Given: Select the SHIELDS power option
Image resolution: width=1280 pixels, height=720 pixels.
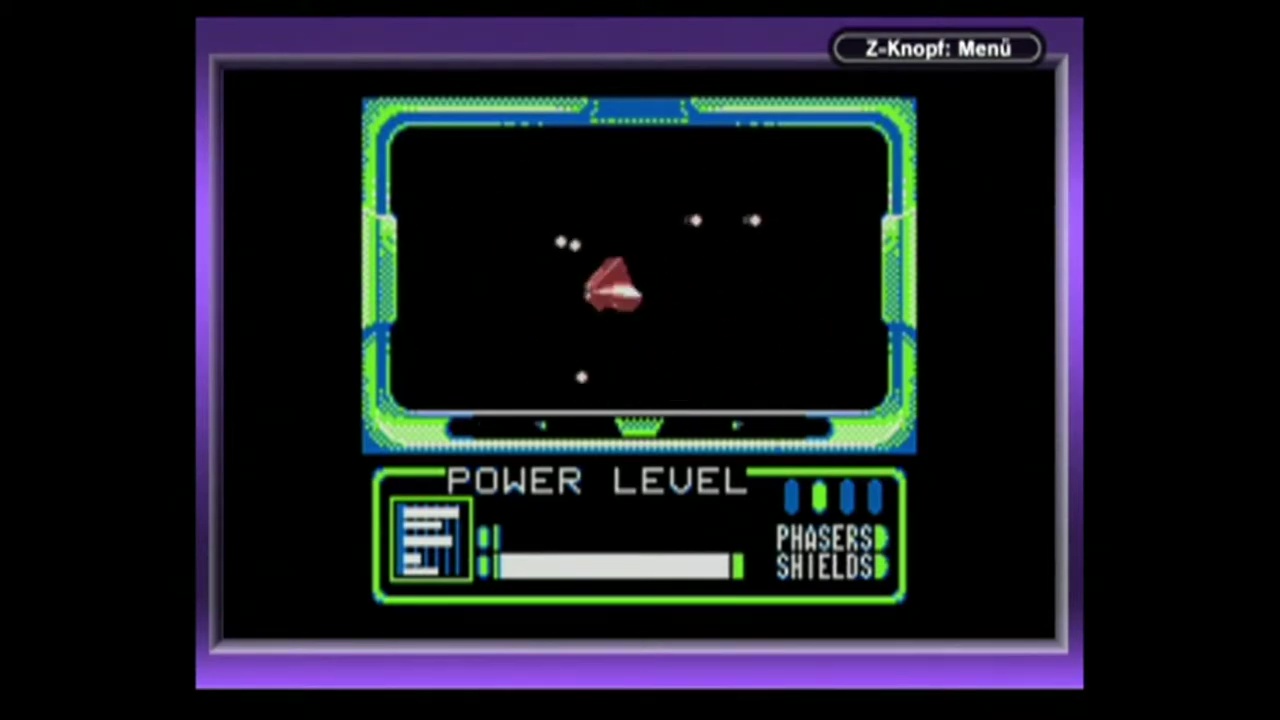Looking at the screenshot, I should click(826, 567).
